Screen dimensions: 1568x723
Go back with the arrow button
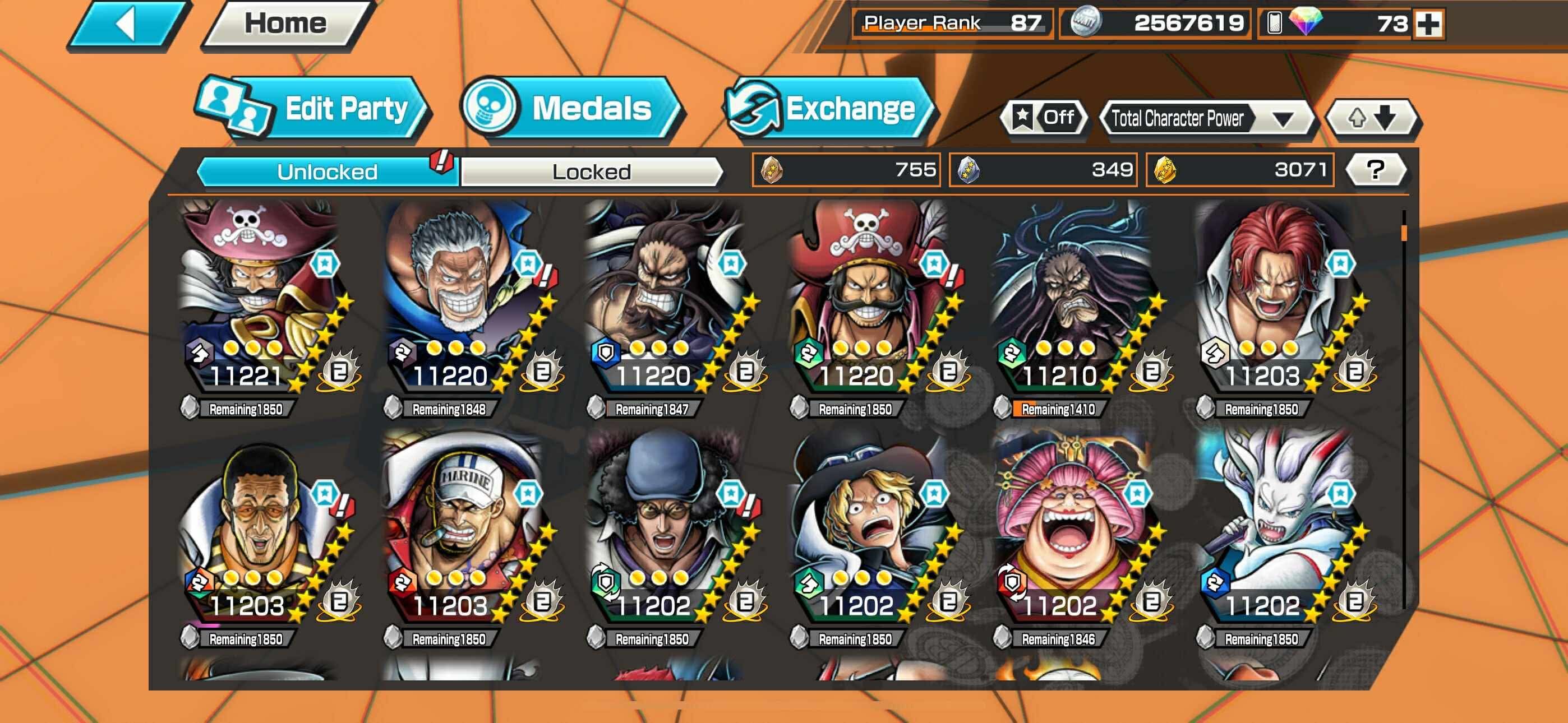(128, 24)
